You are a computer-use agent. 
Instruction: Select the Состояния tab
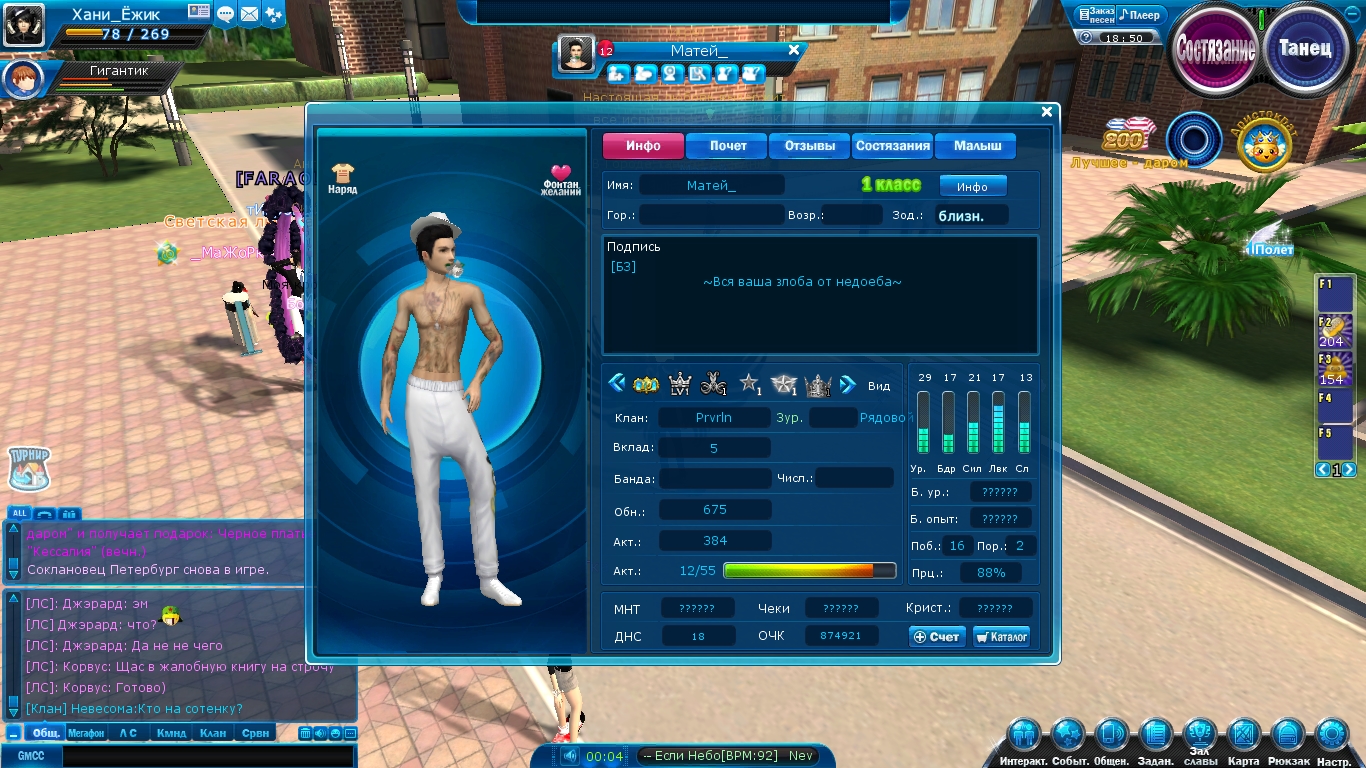tap(892, 146)
